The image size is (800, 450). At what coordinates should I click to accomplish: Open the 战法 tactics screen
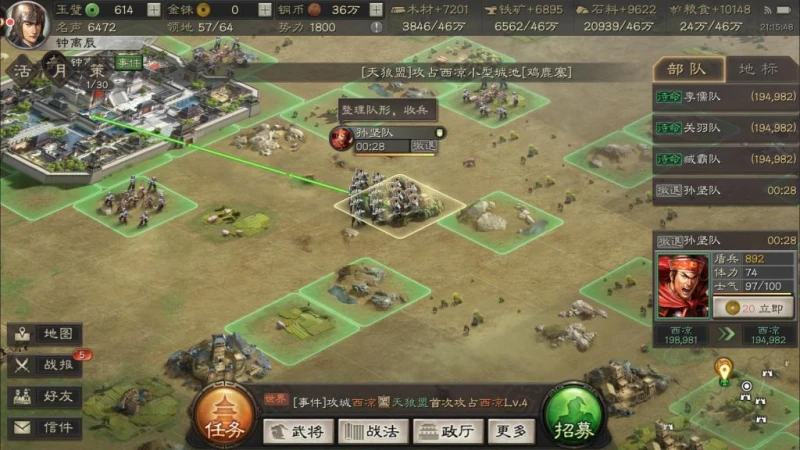(x=371, y=430)
